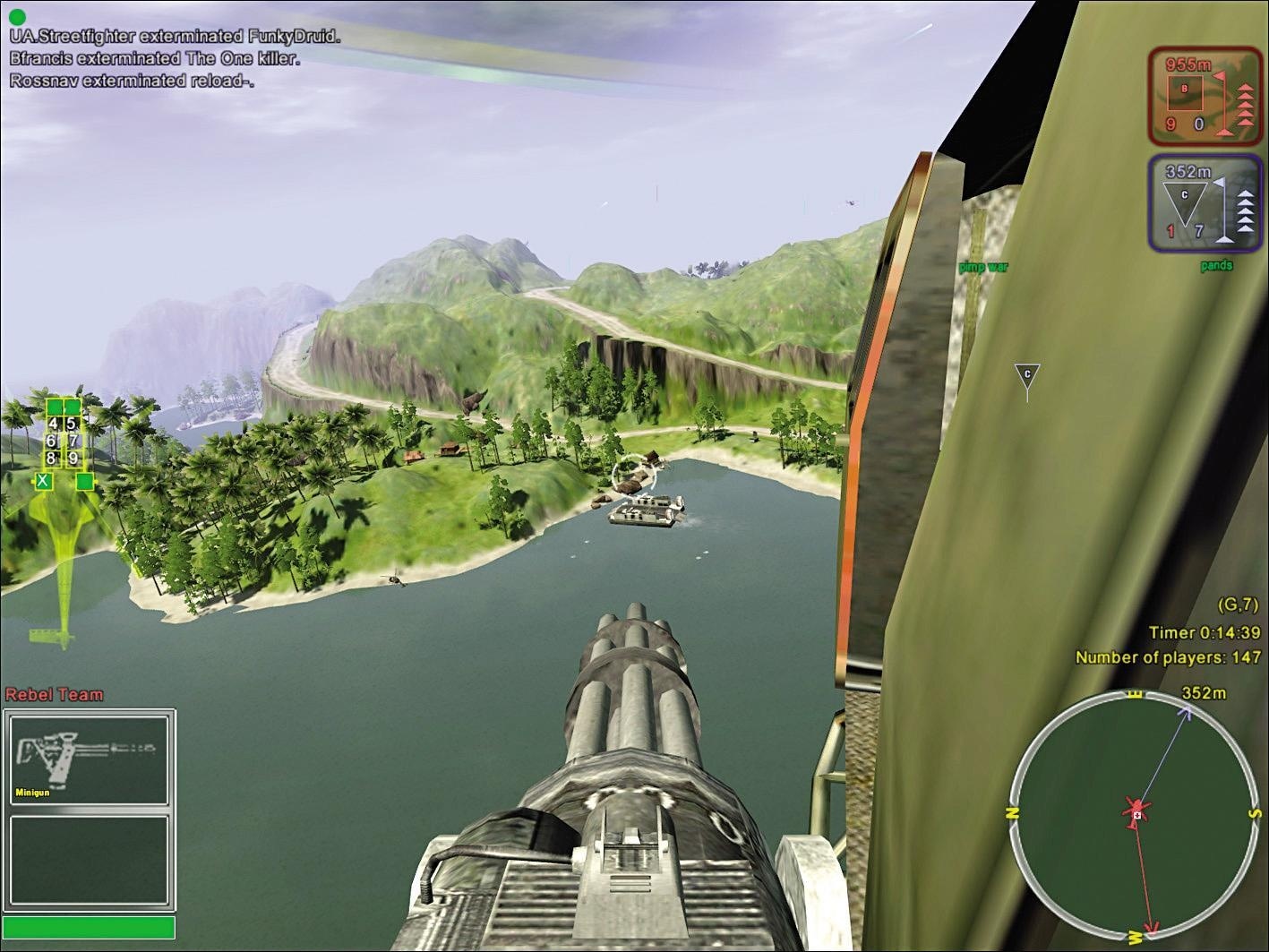Select the top-left green available seat square

pos(55,407)
